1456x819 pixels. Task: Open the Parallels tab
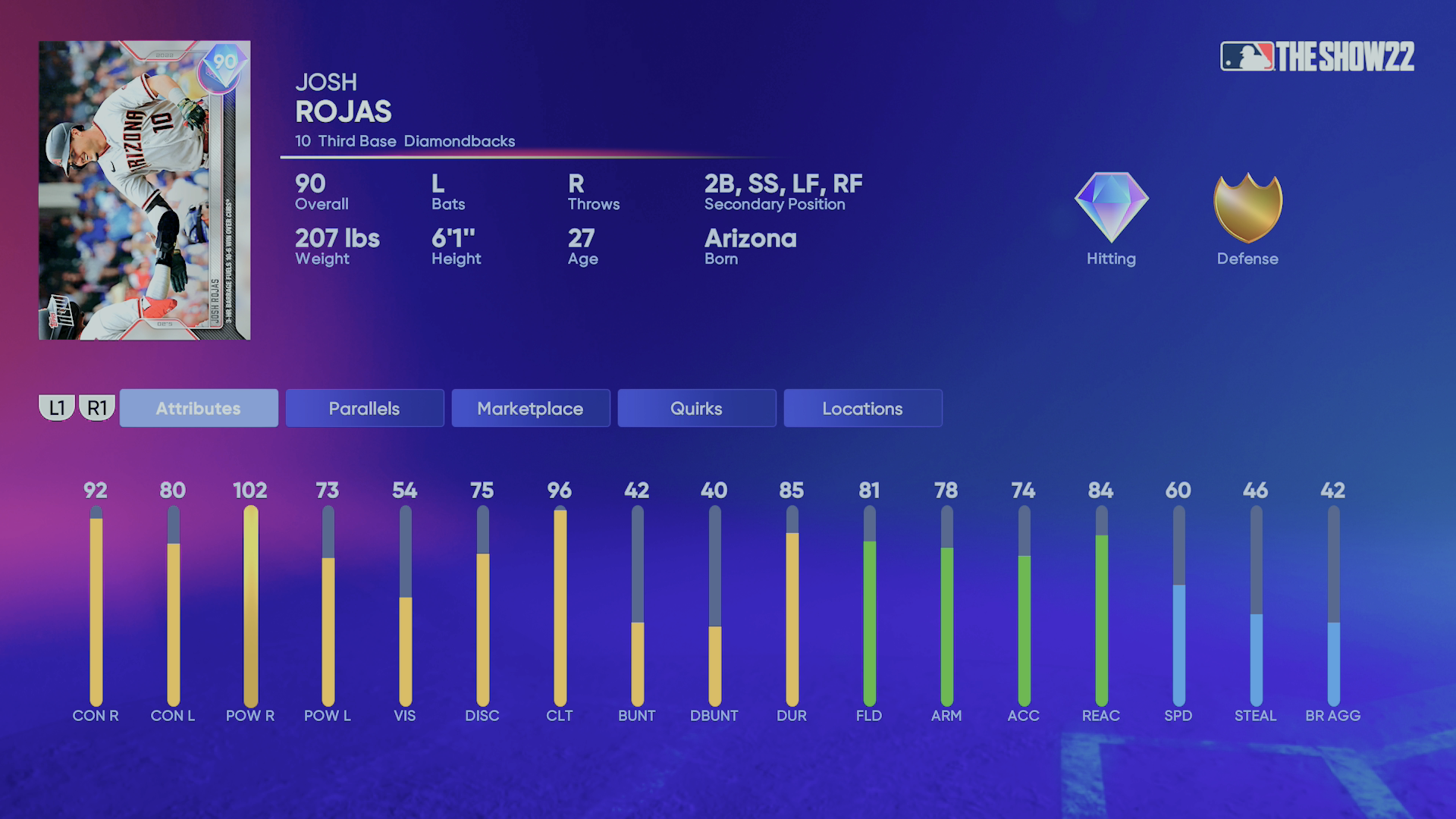coord(364,408)
